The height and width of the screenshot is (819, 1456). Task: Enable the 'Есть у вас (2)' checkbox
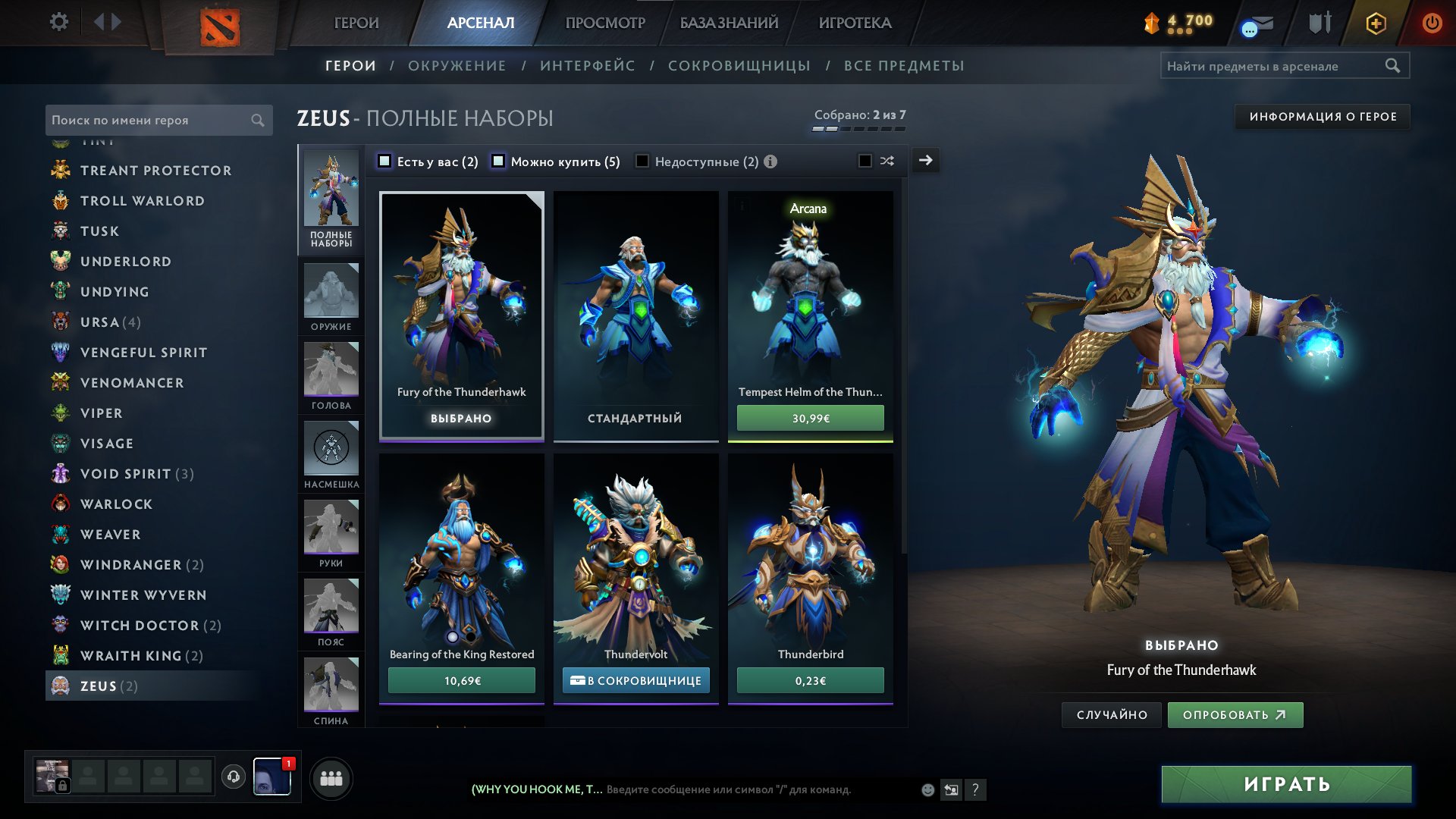pos(385,161)
